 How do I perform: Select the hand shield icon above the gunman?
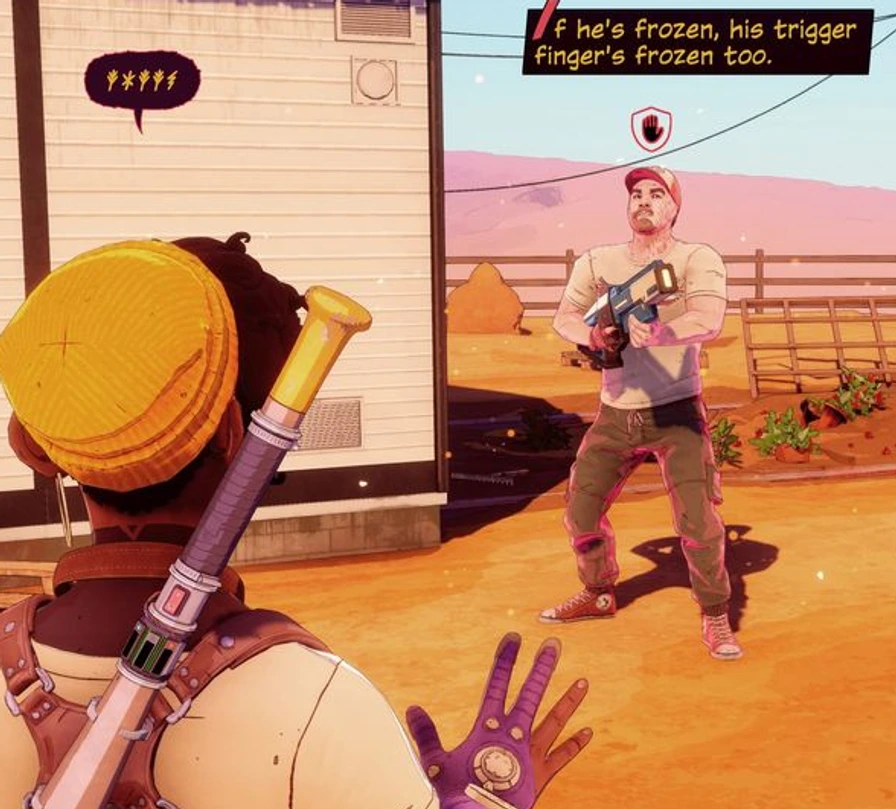click(x=650, y=128)
